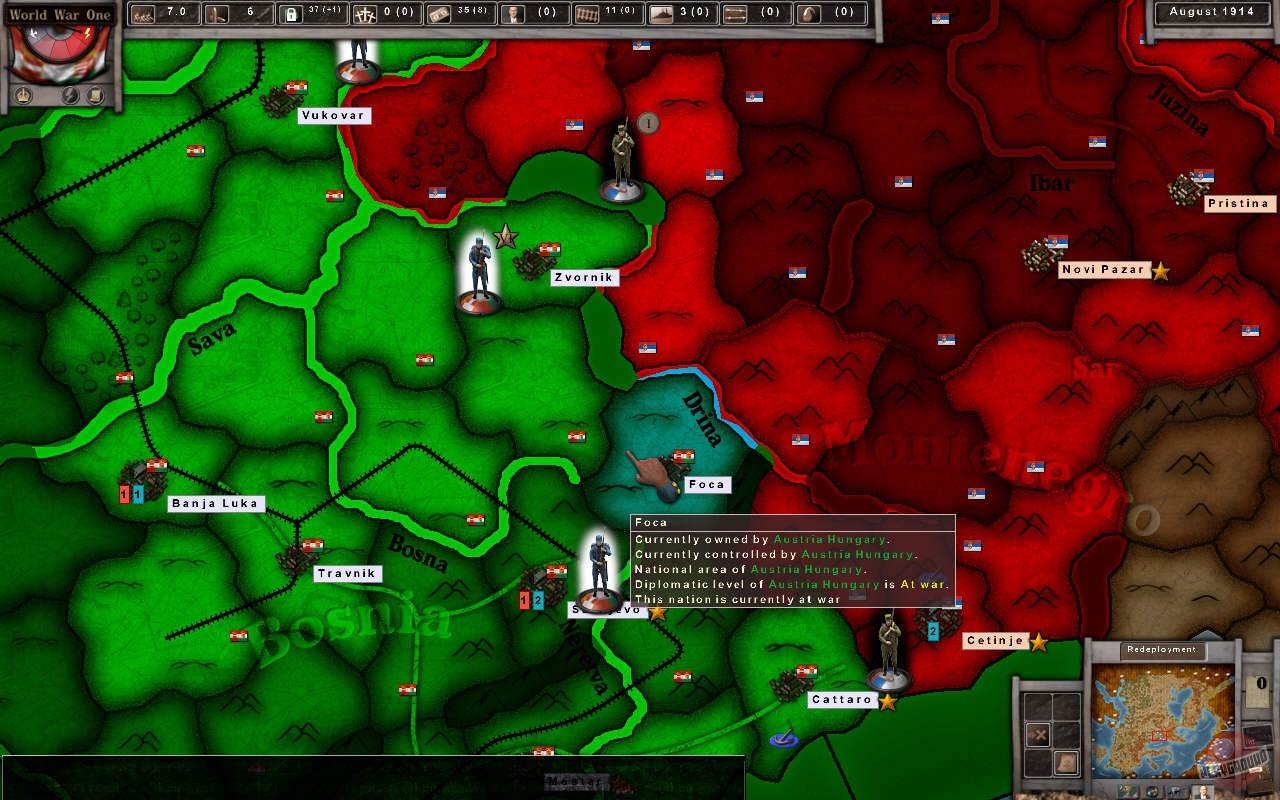Select the dove icon on the war gauge
Image resolution: width=1280 pixels, height=800 pixels.
pyautogui.click(x=32, y=32)
